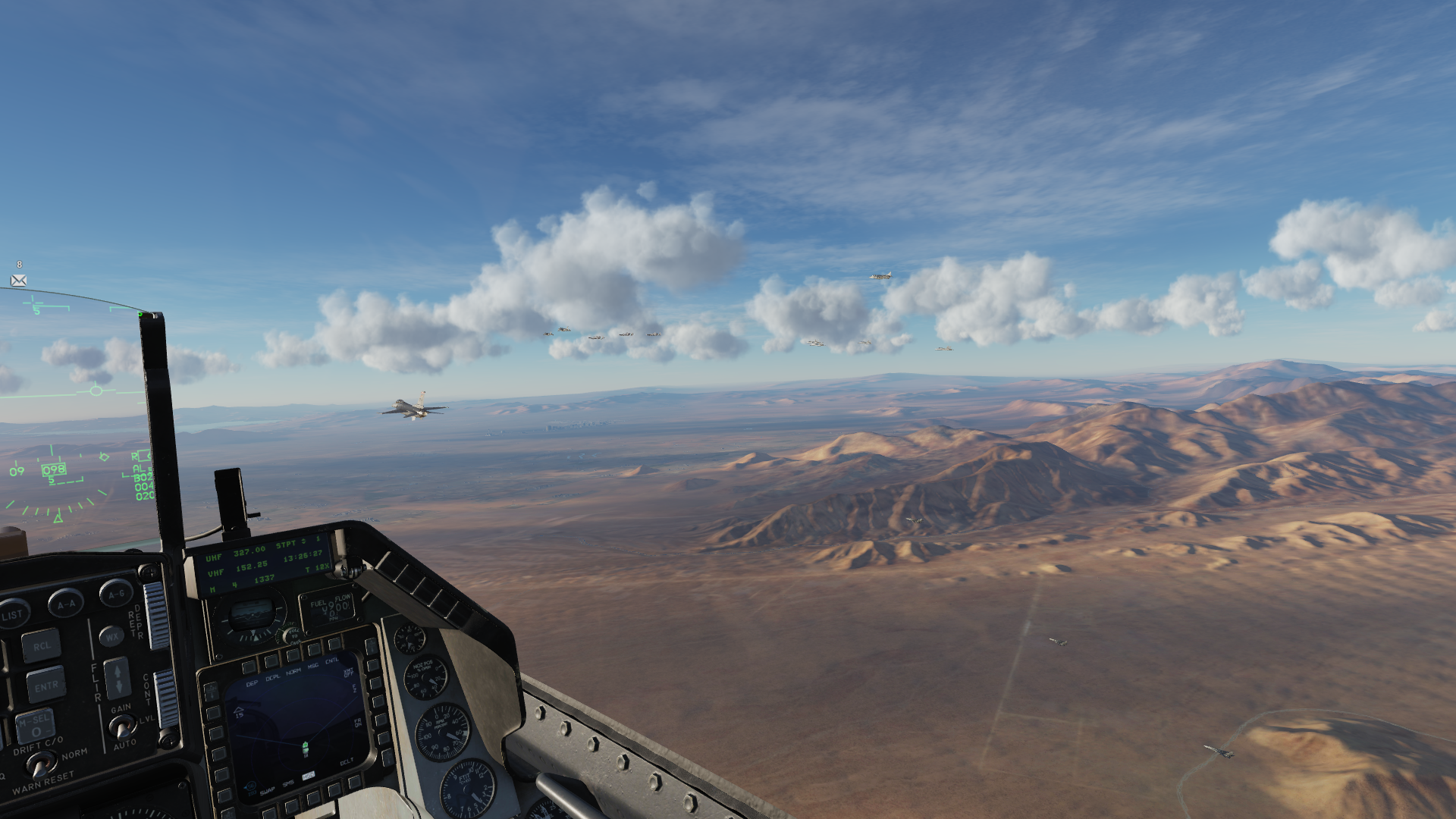The image size is (1456, 819).
Task: Open the unread messages envelope icon
Action: (19, 281)
